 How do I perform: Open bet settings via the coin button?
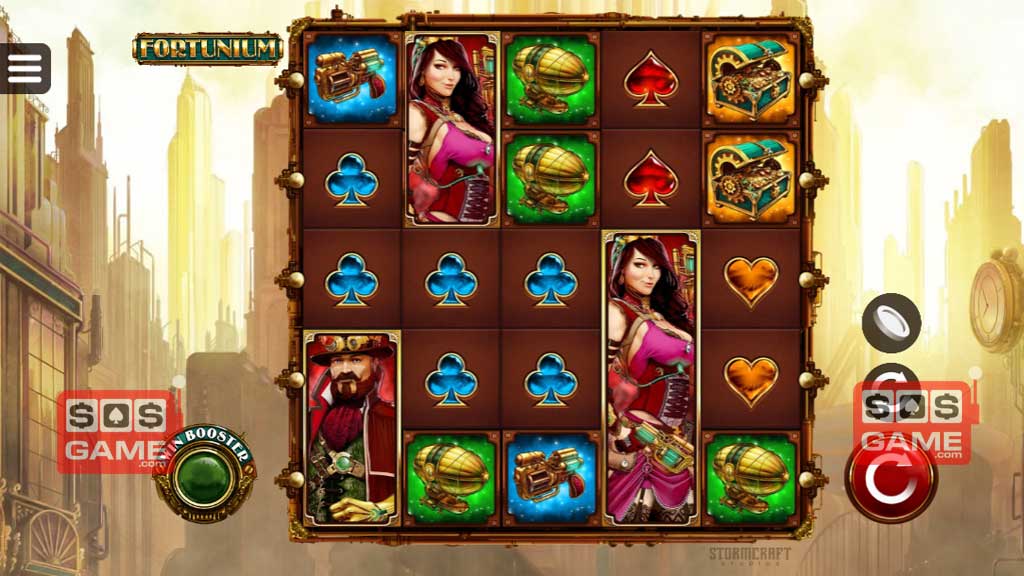point(892,323)
